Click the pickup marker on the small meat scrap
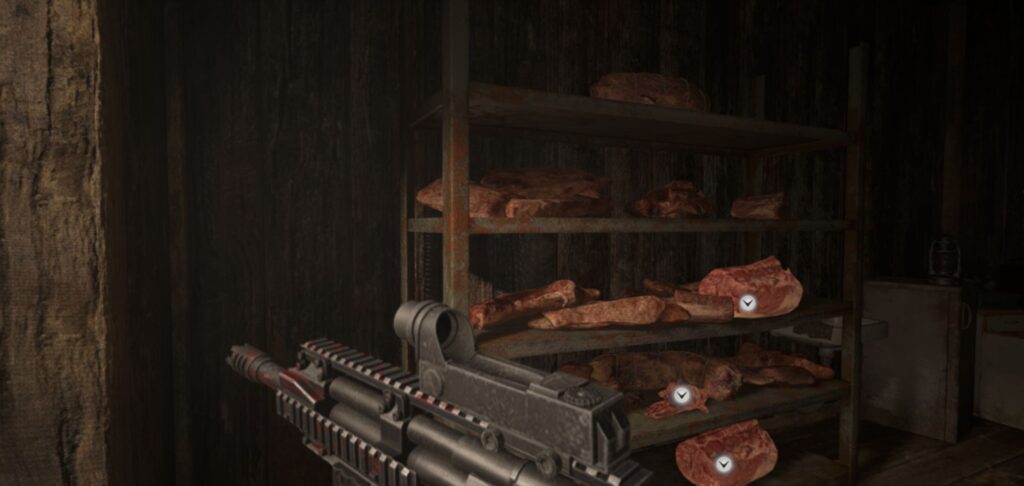This screenshot has width=1024, height=486. click(x=681, y=396)
